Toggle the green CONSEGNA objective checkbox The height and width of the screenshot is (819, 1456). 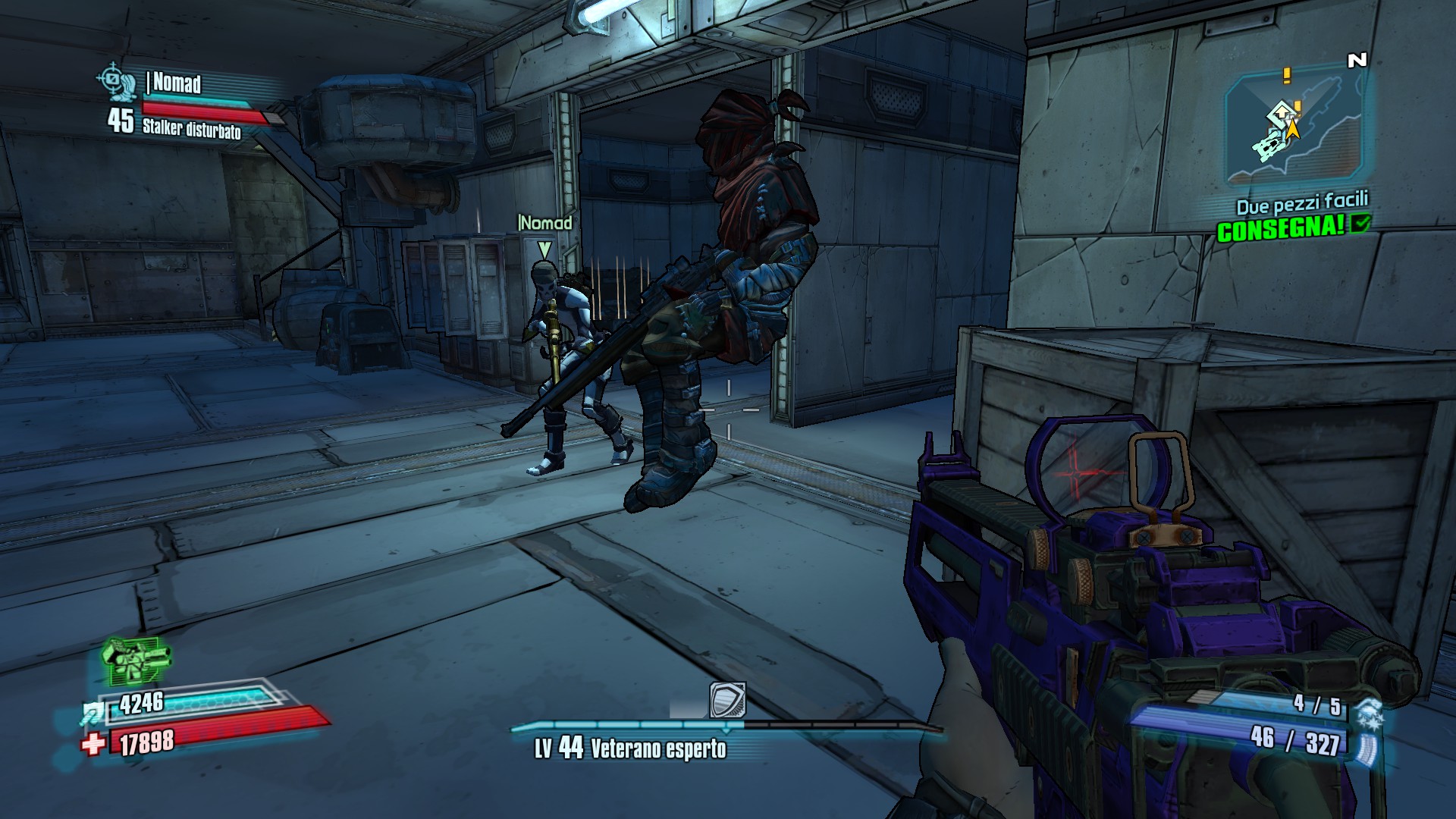point(1362,223)
